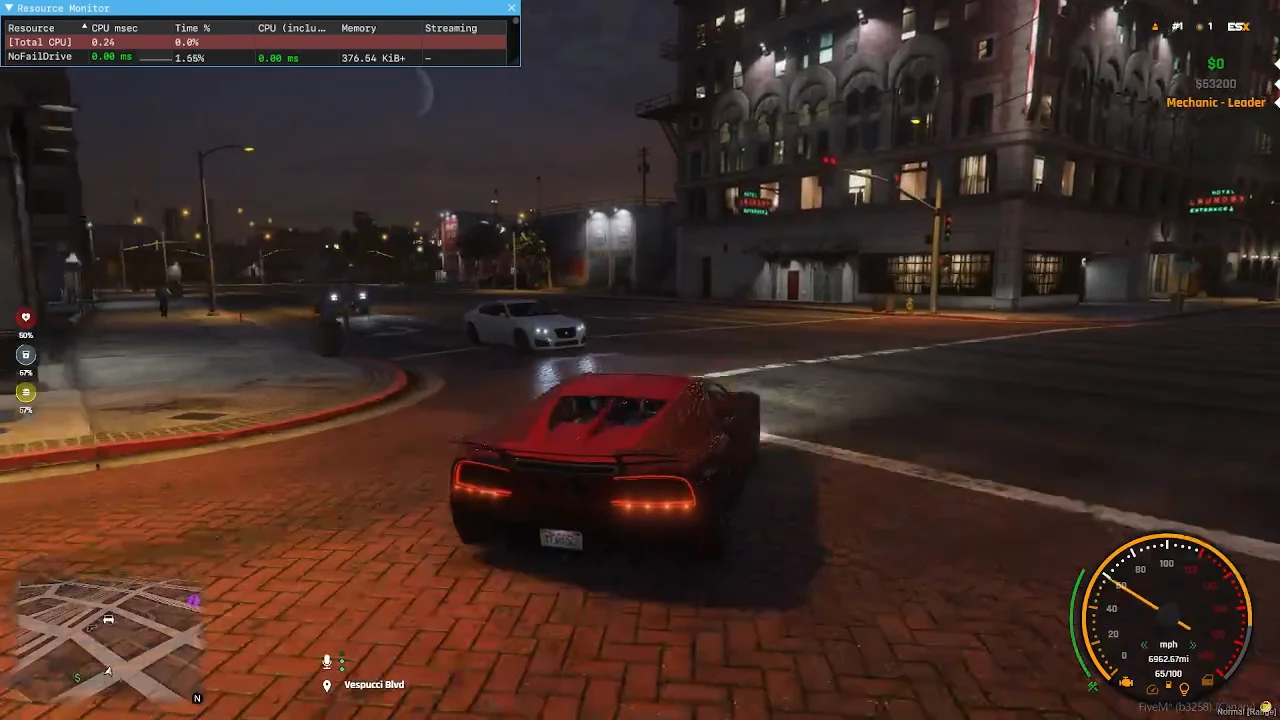
Task: Click the purple marker on minimap
Action: [193, 601]
